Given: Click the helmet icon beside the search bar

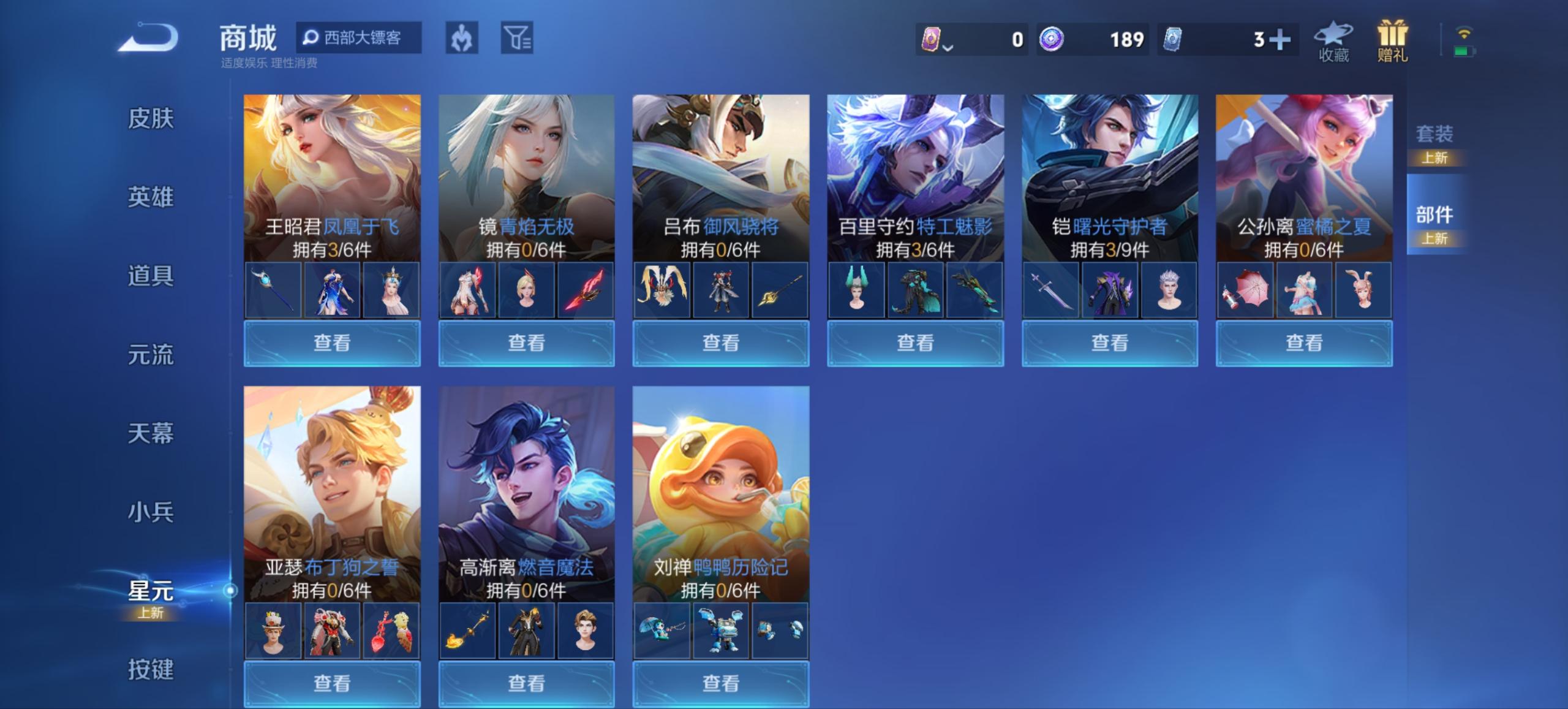Looking at the screenshot, I should point(463,38).
